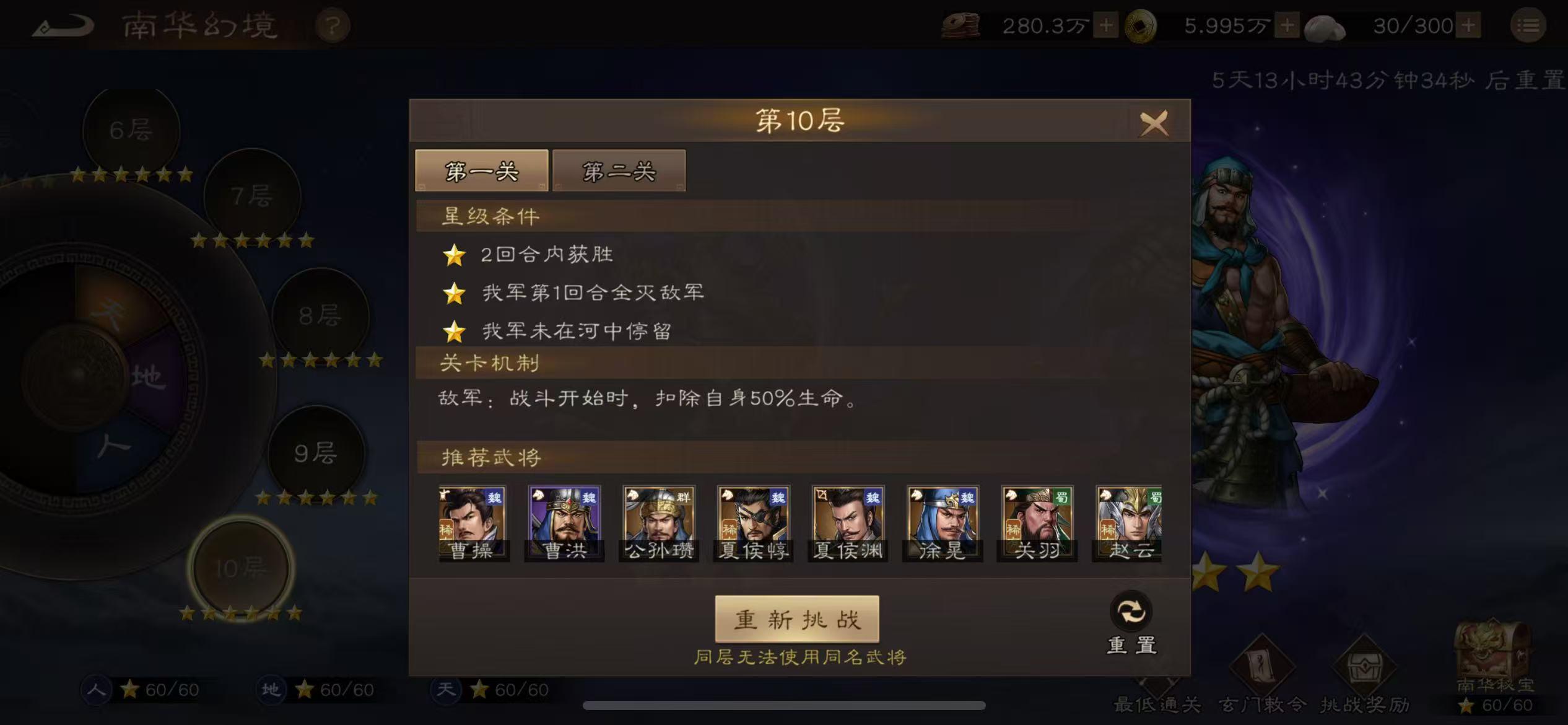1568x725 pixels.
Task: Select 赵云 recommended general portrait
Action: (1128, 522)
